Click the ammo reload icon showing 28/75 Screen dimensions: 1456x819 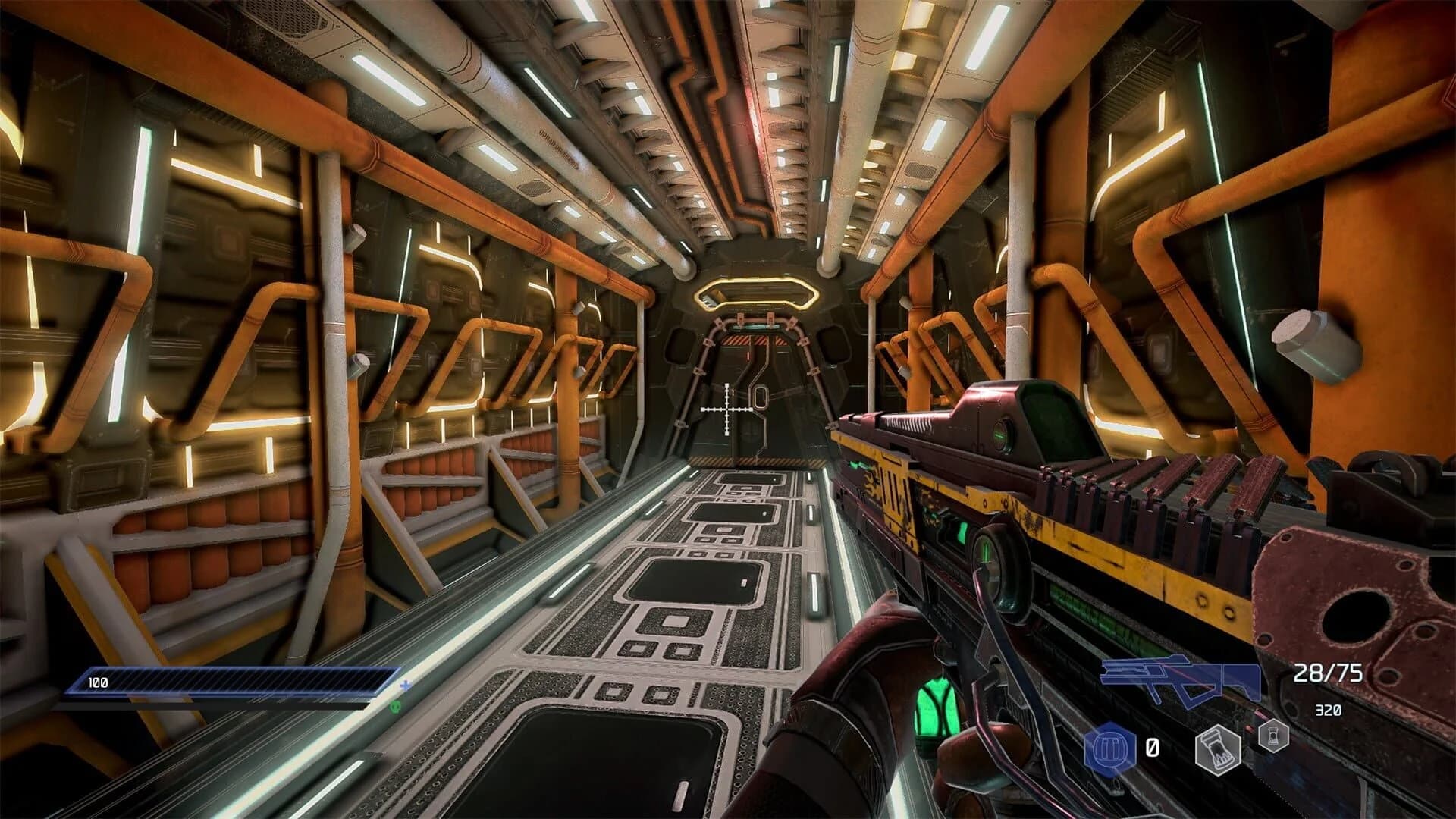click(x=1329, y=671)
